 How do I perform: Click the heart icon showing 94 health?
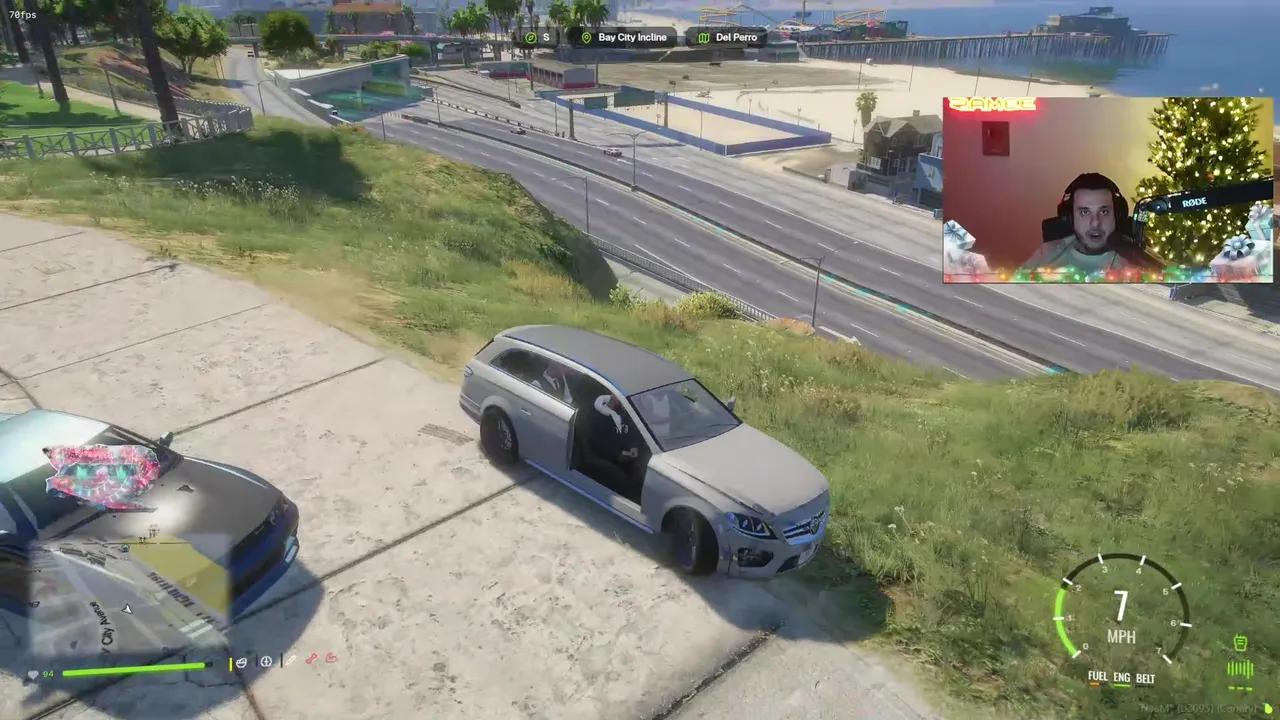[x=33, y=674]
